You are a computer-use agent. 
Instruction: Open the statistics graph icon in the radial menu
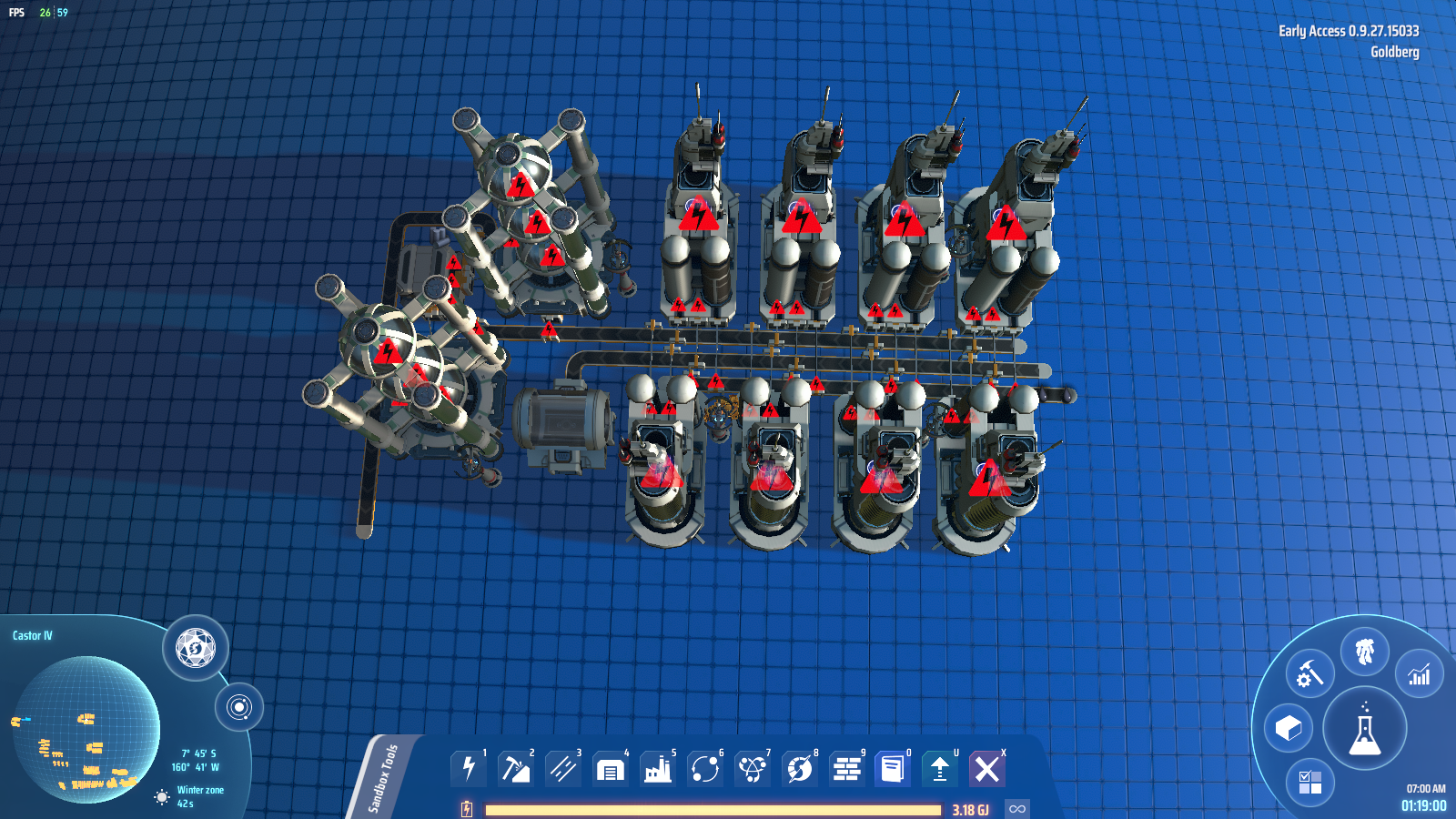click(1417, 672)
